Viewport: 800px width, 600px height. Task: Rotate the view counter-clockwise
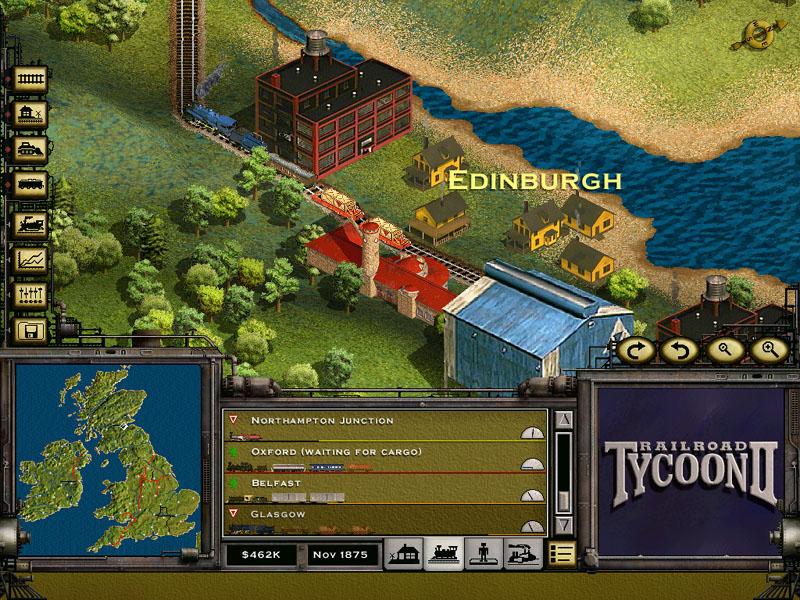(x=680, y=350)
